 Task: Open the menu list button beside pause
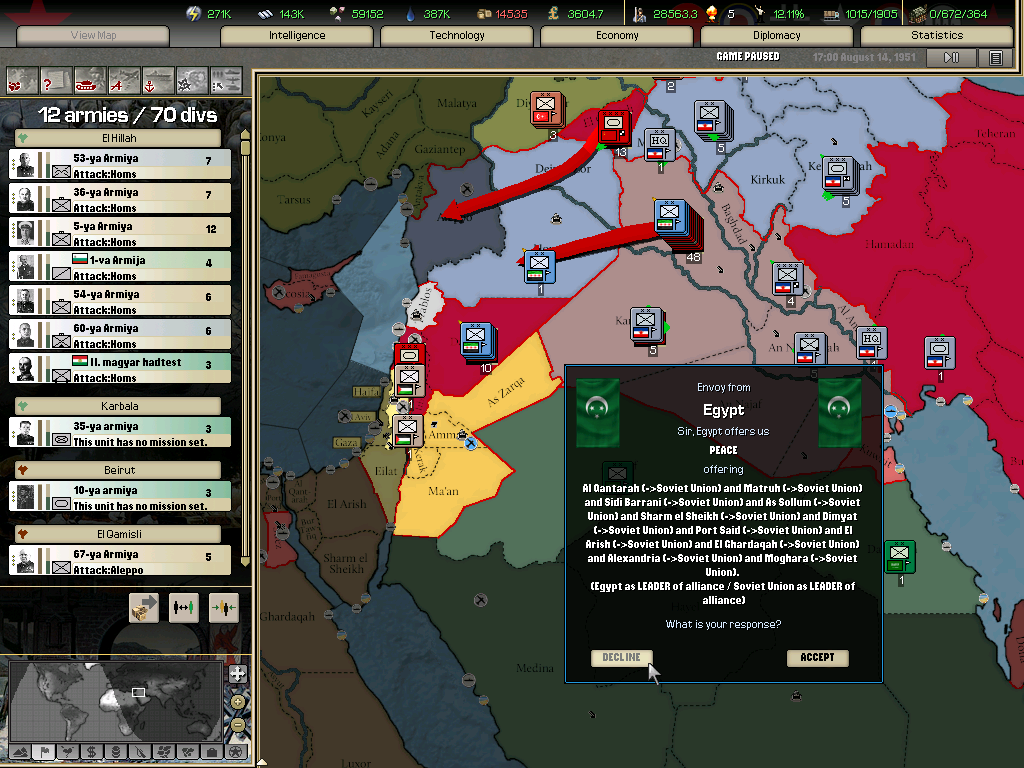point(995,58)
